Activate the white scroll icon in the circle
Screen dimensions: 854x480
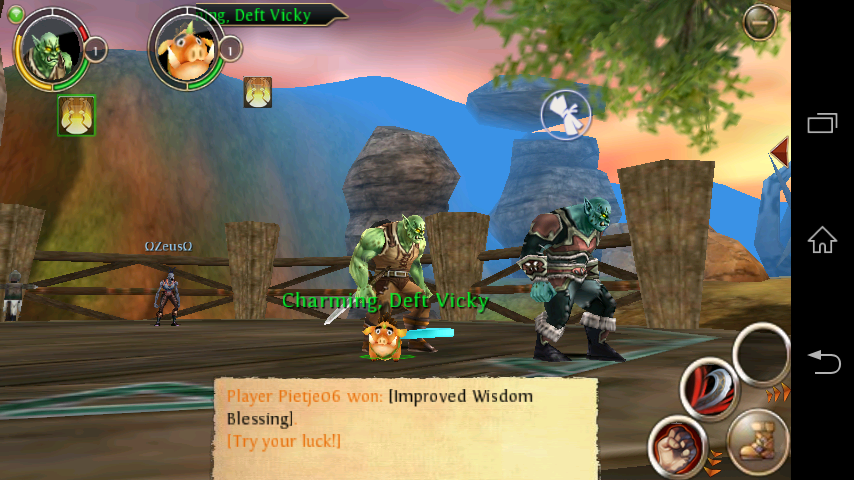coord(565,116)
